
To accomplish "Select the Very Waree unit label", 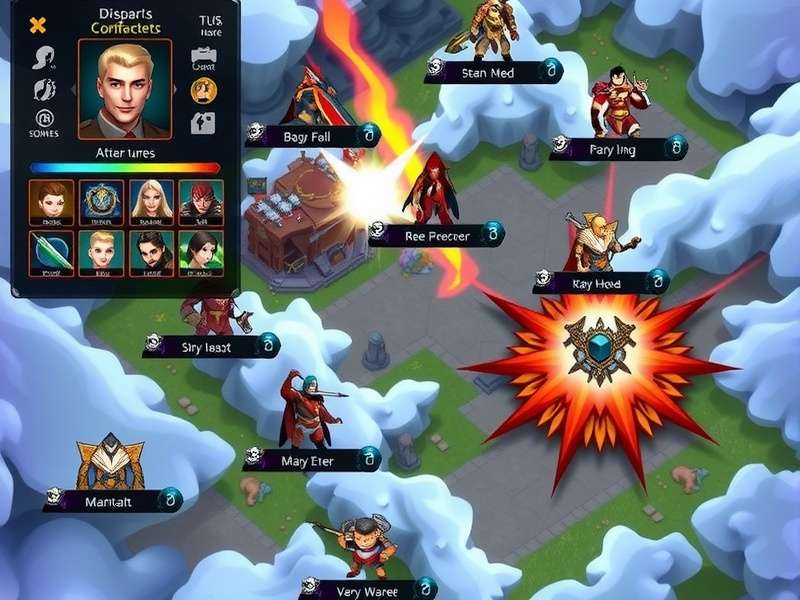I will coord(367,588).
